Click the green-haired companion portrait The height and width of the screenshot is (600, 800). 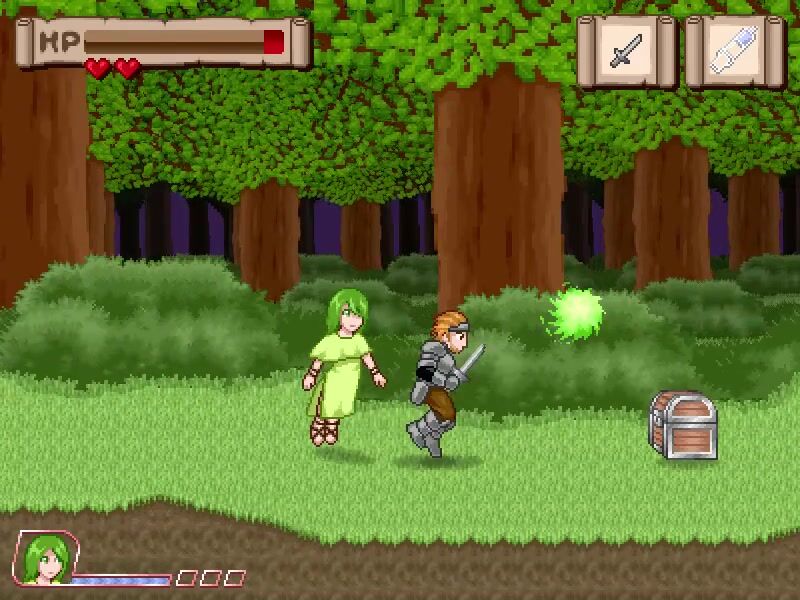[x=44, y=558]
